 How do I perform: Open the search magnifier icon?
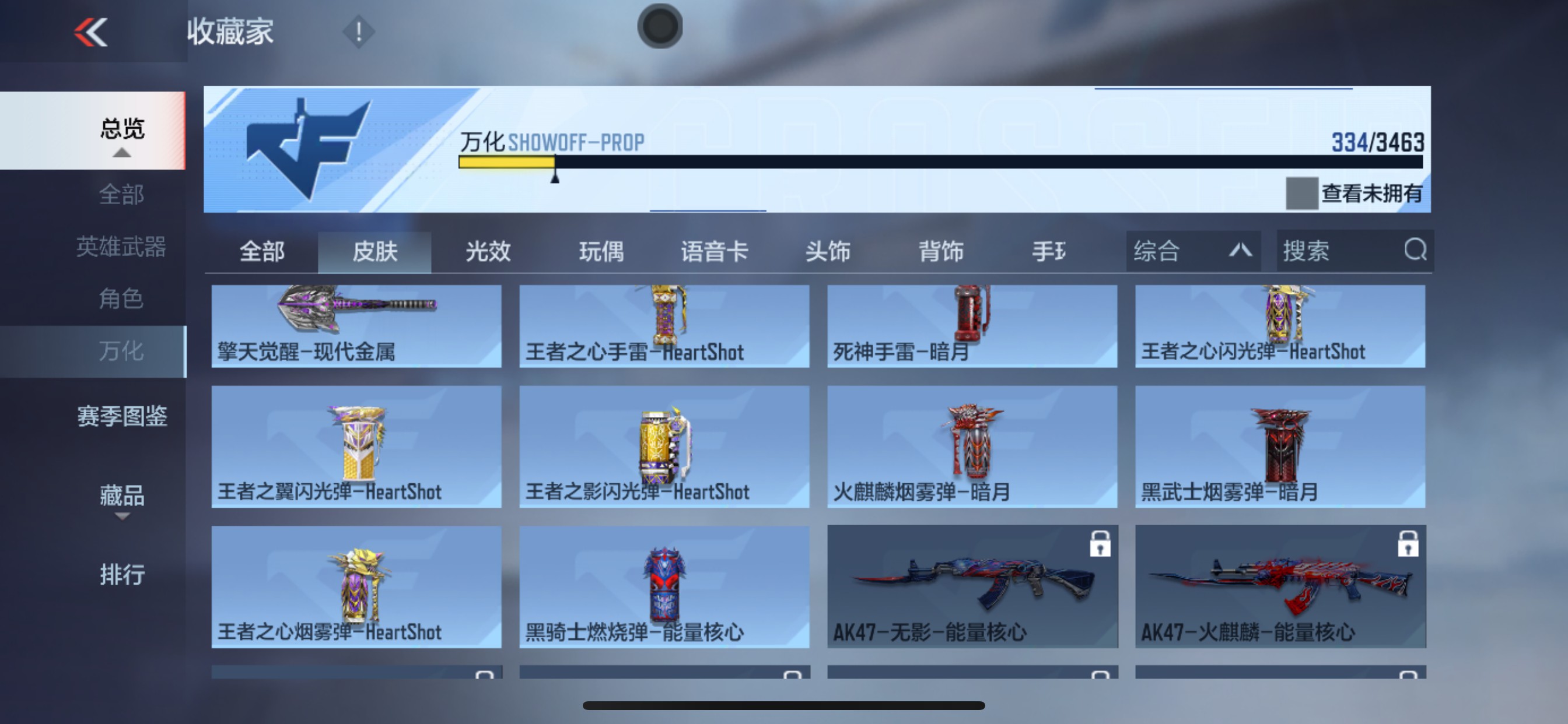[x=1416, y=251]
